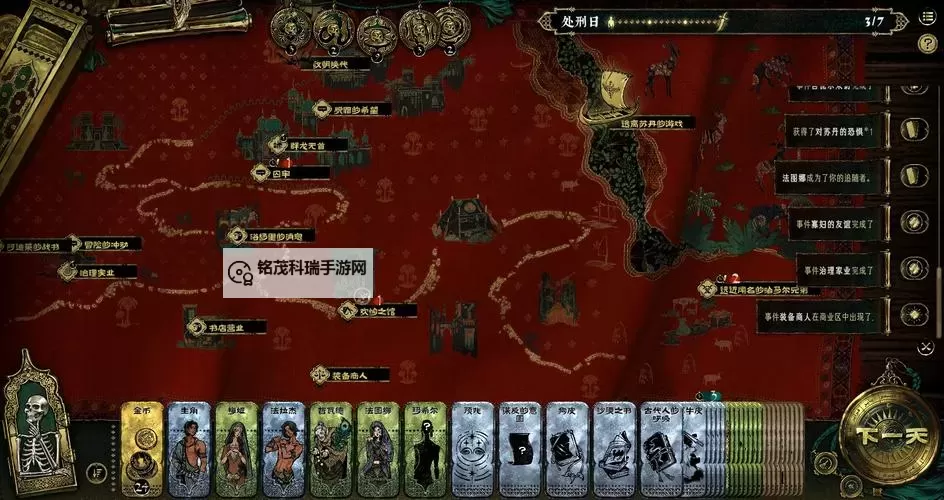
Task: Select the 主角 protagonist card
Action: (x=188, y=448)
